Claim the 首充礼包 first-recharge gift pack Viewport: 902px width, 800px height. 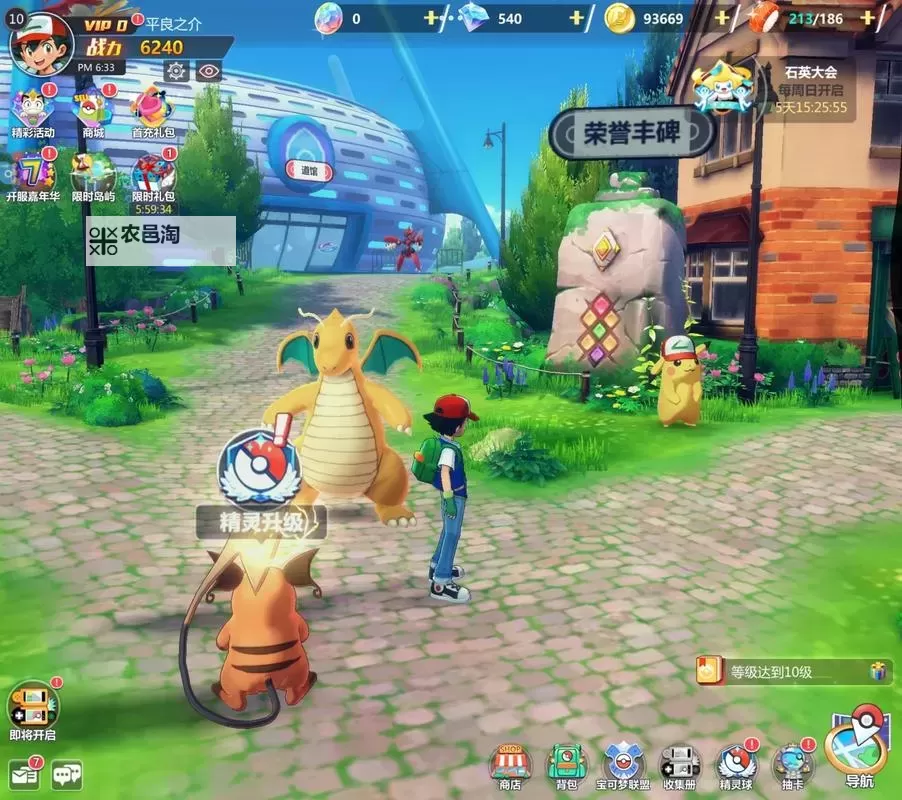152,112
